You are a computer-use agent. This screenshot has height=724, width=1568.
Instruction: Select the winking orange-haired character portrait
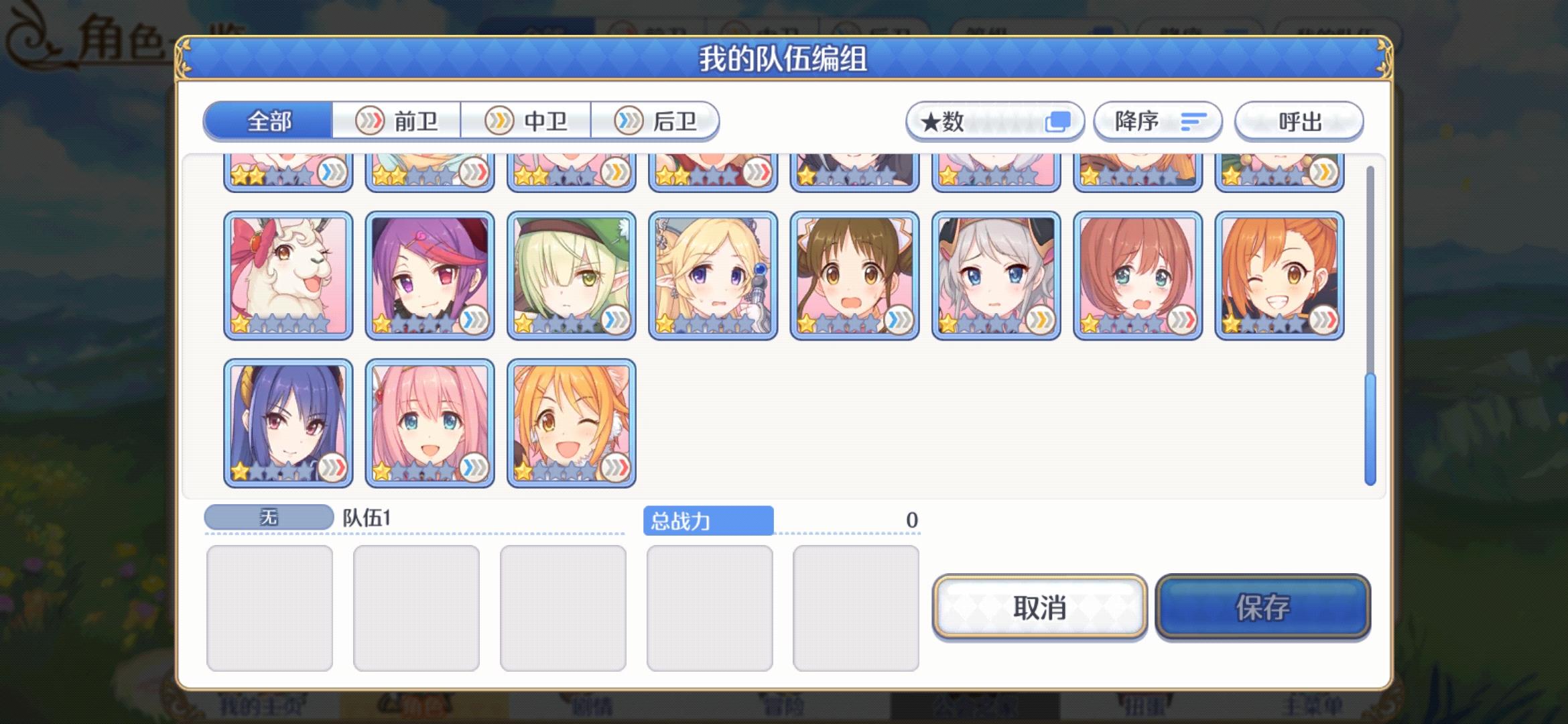1280,275
